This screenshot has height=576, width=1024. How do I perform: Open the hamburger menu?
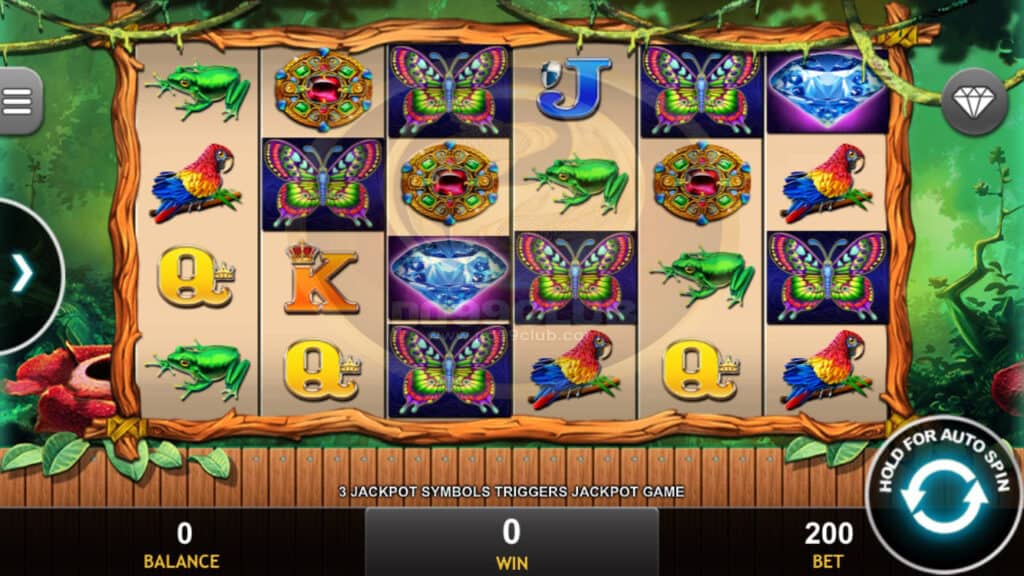(x=18, y=100)
